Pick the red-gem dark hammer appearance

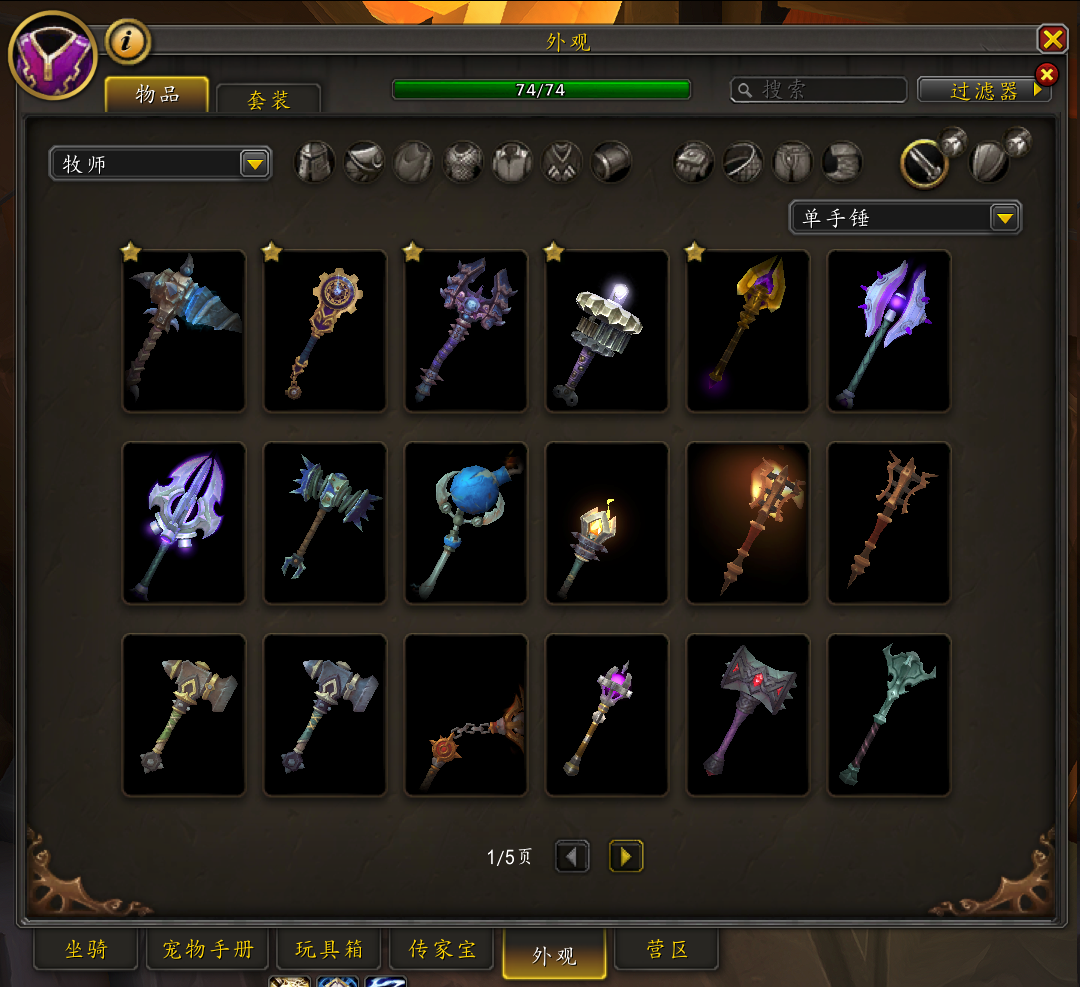tap(748, 715)
